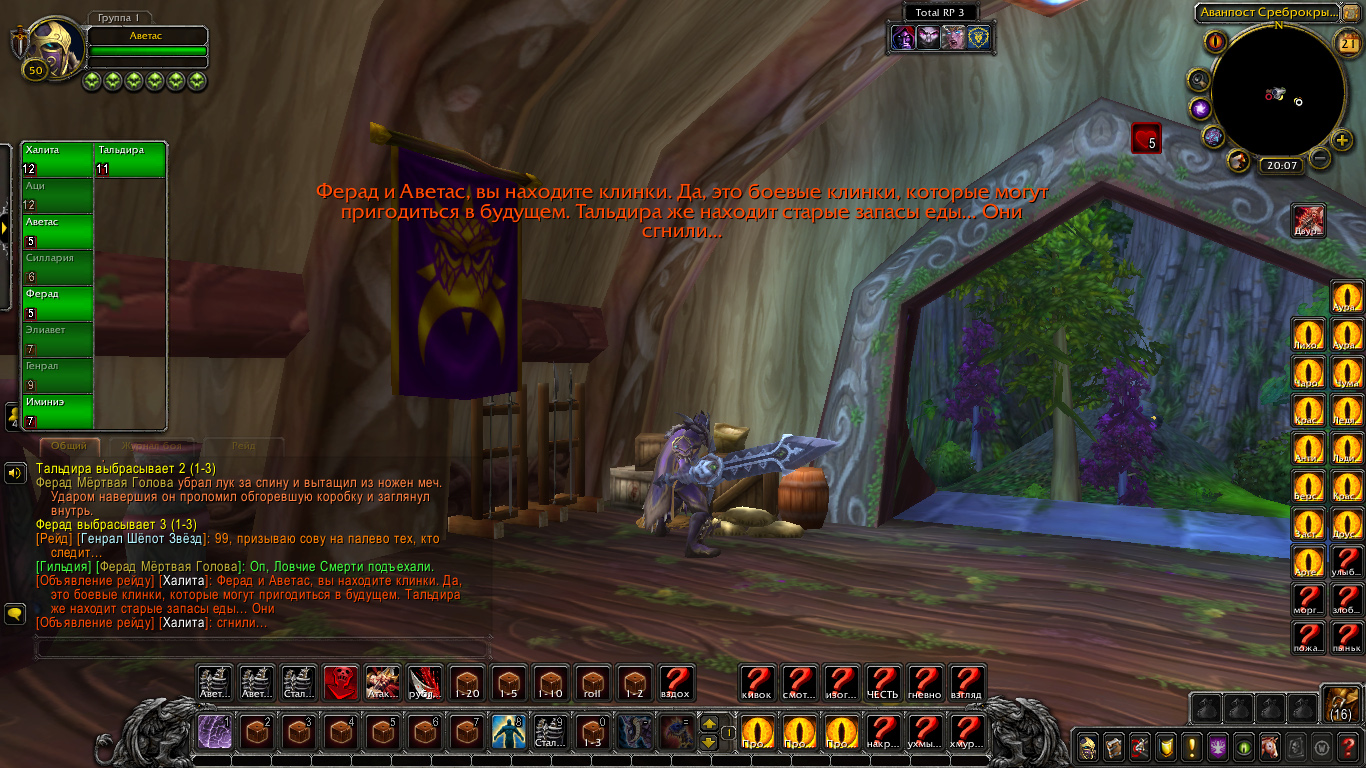Open the character info micro button
The width and height of the screenshot is (1366, 768).
(1089, 746)
